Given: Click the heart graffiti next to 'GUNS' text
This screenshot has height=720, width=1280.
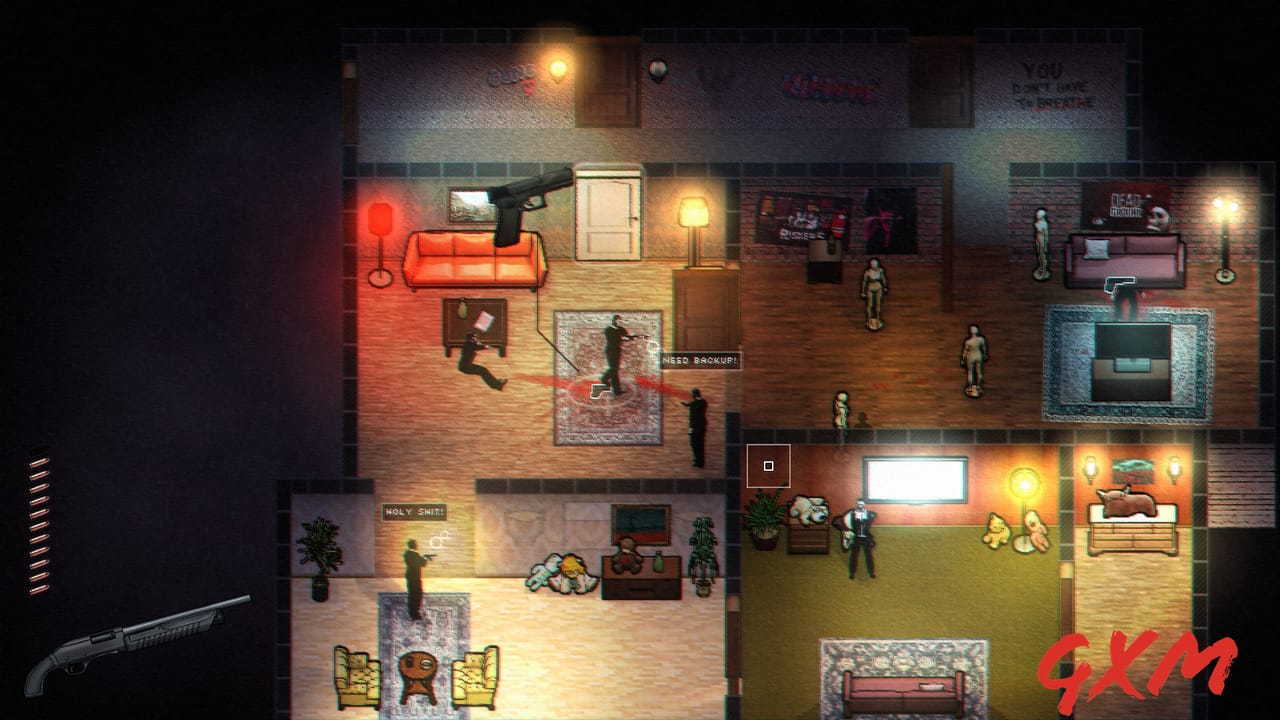Looking at the screenshot, I should [531, 88].
